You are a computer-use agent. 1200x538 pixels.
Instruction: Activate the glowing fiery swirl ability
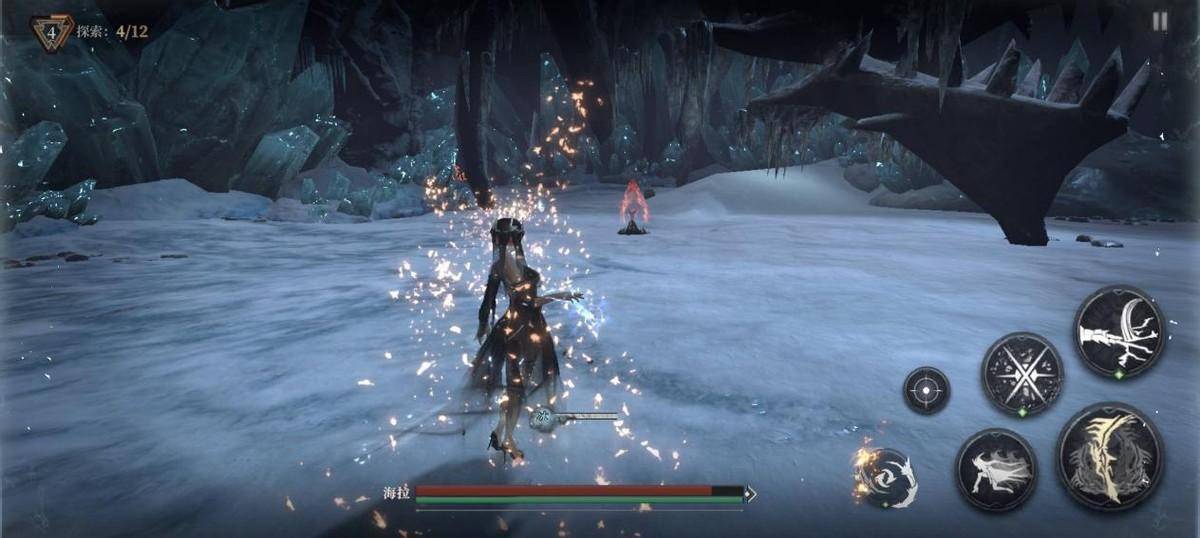pyautogui.click(x=885, y=477)
